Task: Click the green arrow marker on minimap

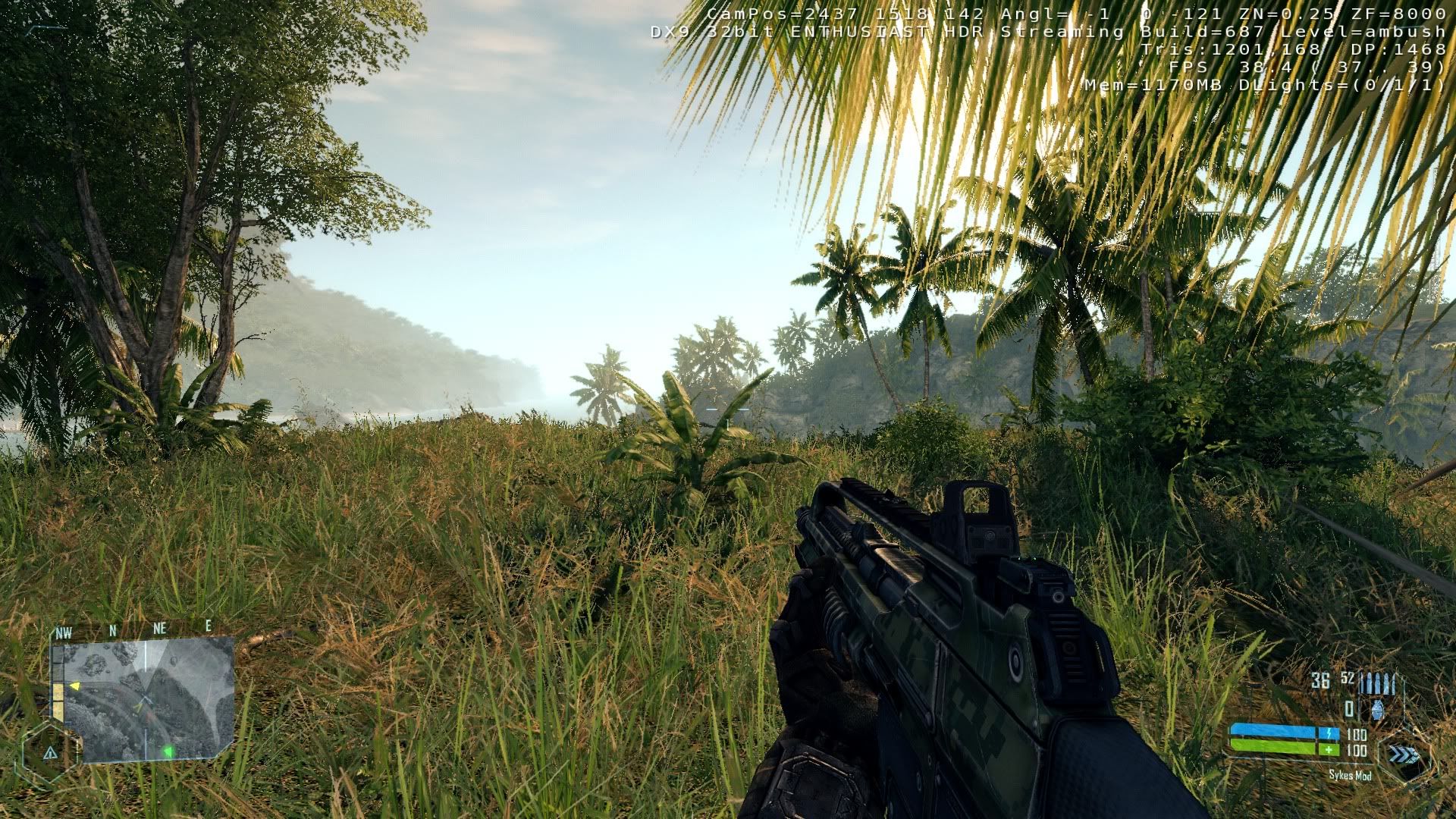Action: click(168, 752)
